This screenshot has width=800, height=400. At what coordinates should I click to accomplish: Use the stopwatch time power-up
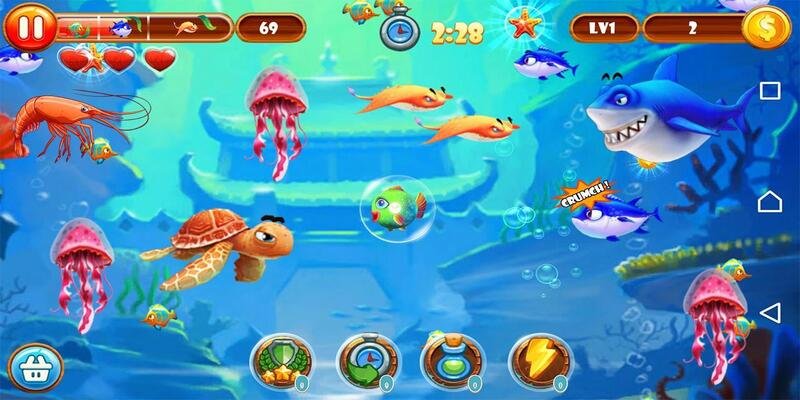[368, 360]
